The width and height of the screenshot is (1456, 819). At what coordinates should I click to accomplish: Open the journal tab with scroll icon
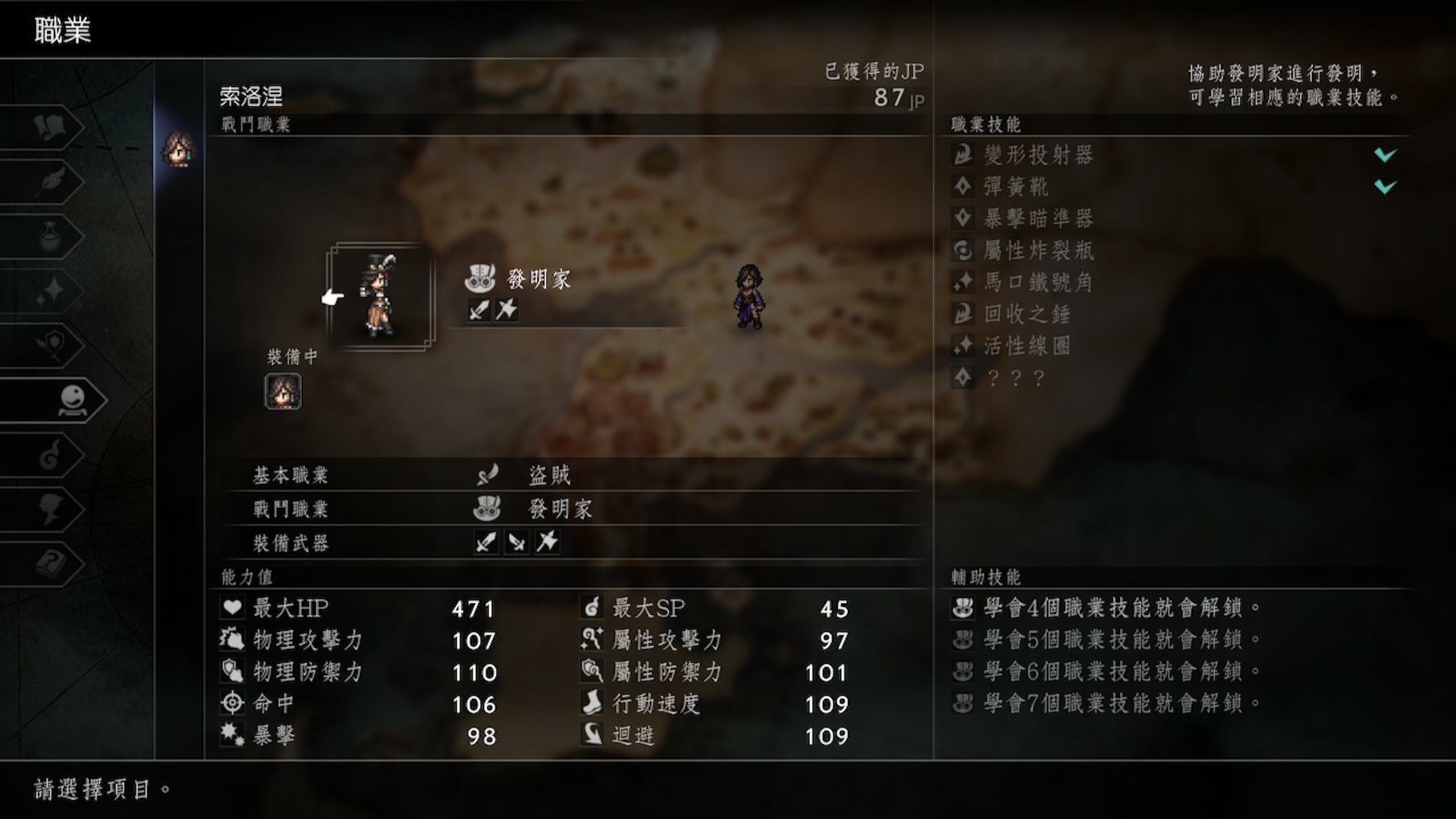pos(50,127)
